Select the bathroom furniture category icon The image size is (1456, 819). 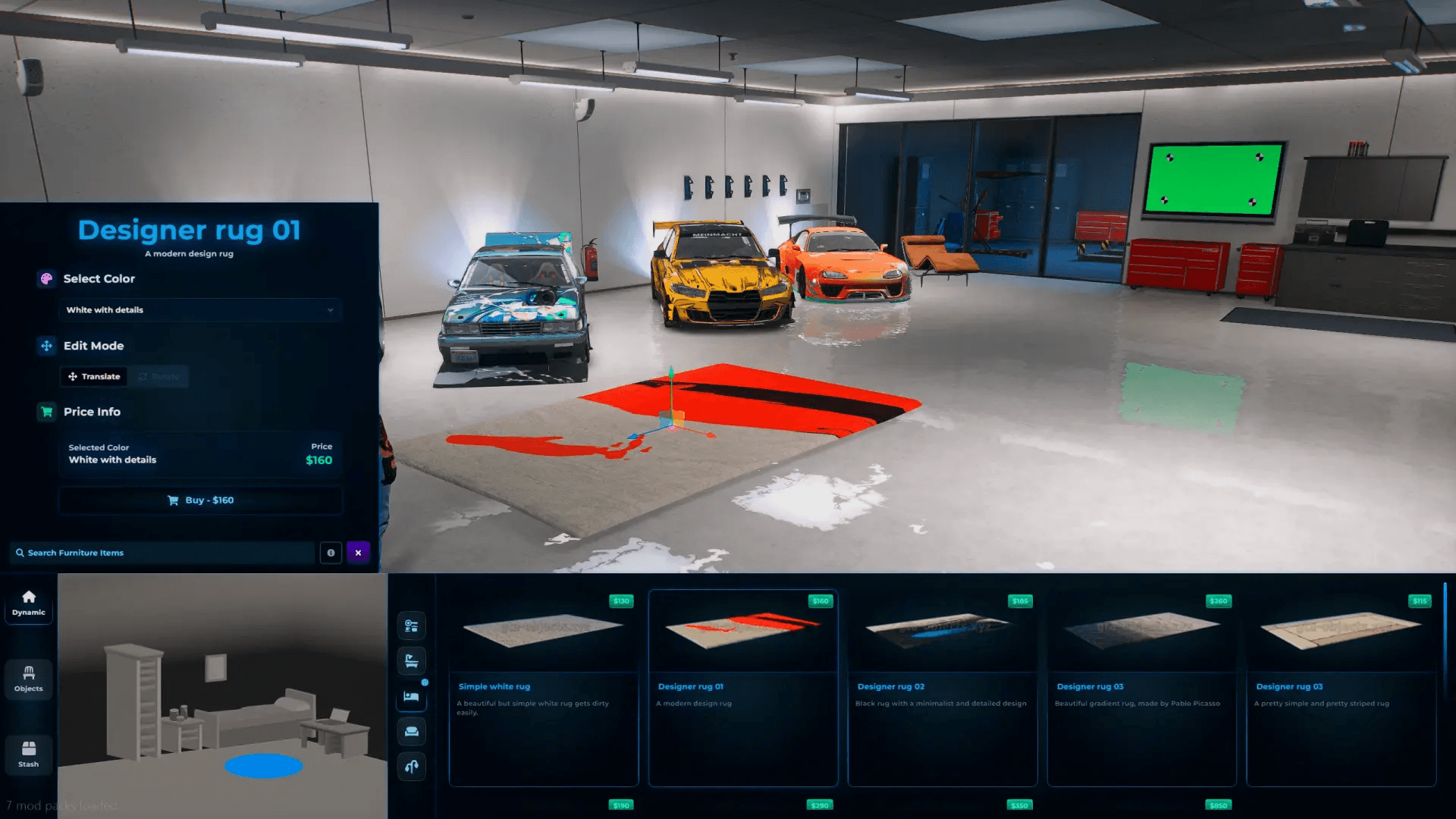pyautogui.click(x=412, y=661)
